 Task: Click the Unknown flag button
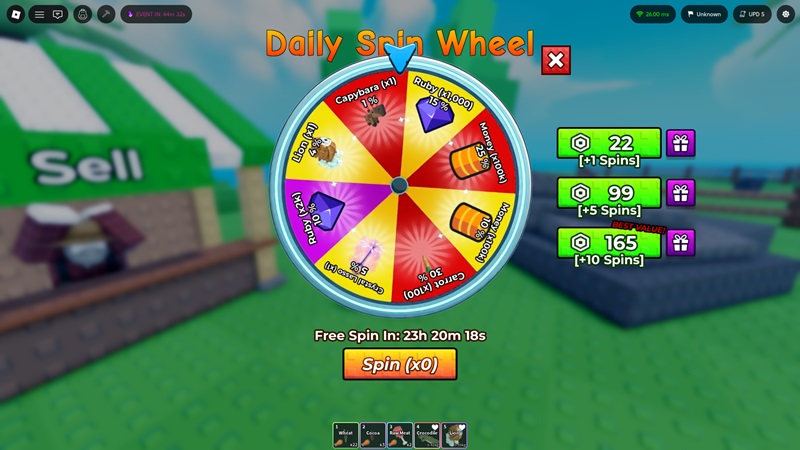(703, 14)
